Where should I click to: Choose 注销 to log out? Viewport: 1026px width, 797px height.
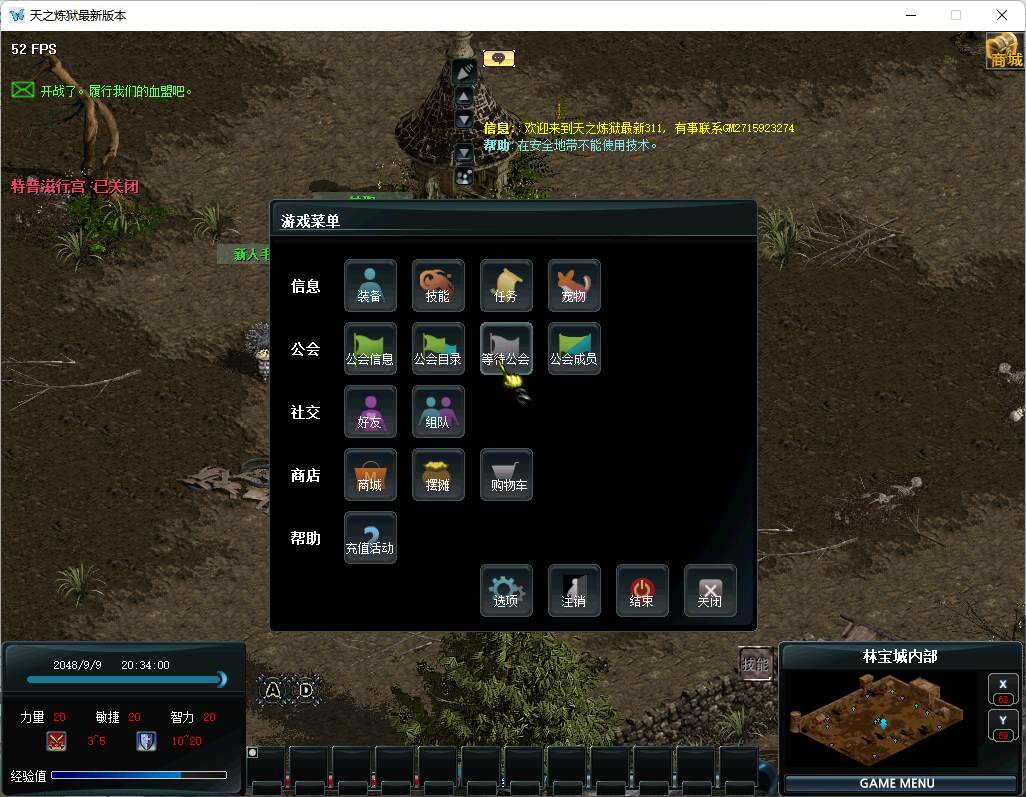coord(574,591)
